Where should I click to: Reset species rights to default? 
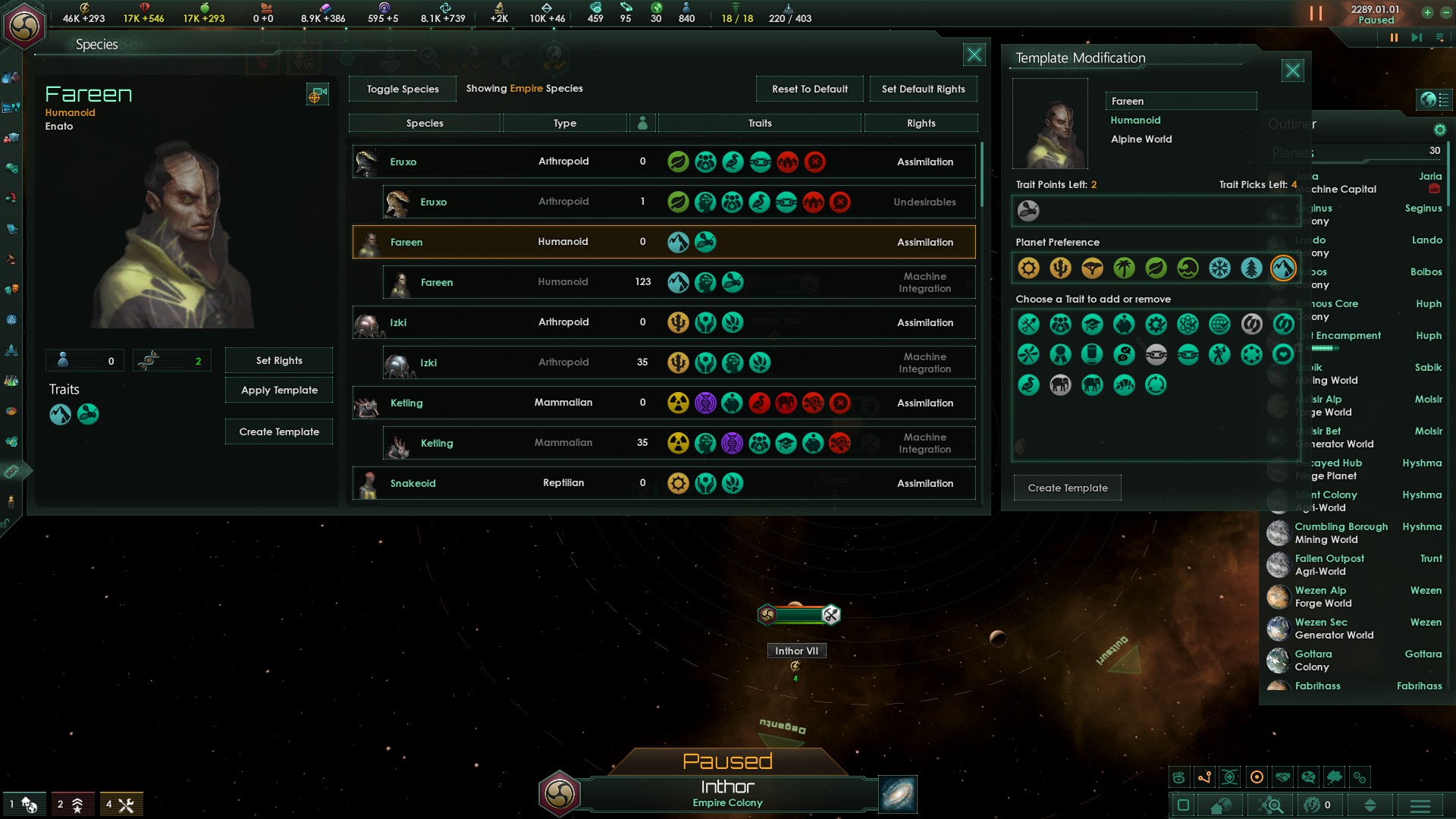point(809,89)
